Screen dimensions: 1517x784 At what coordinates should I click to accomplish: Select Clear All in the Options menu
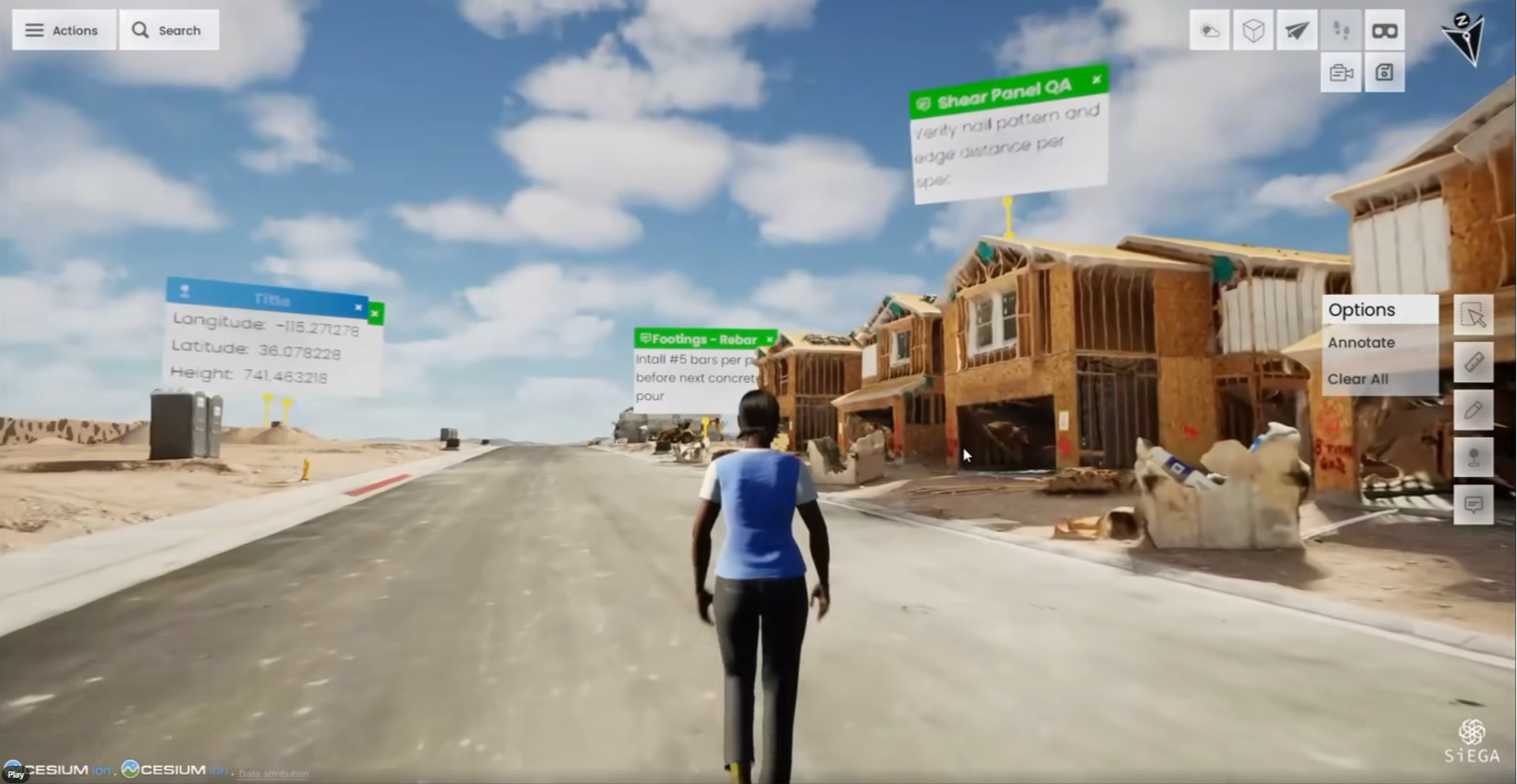pos(1358,379)
